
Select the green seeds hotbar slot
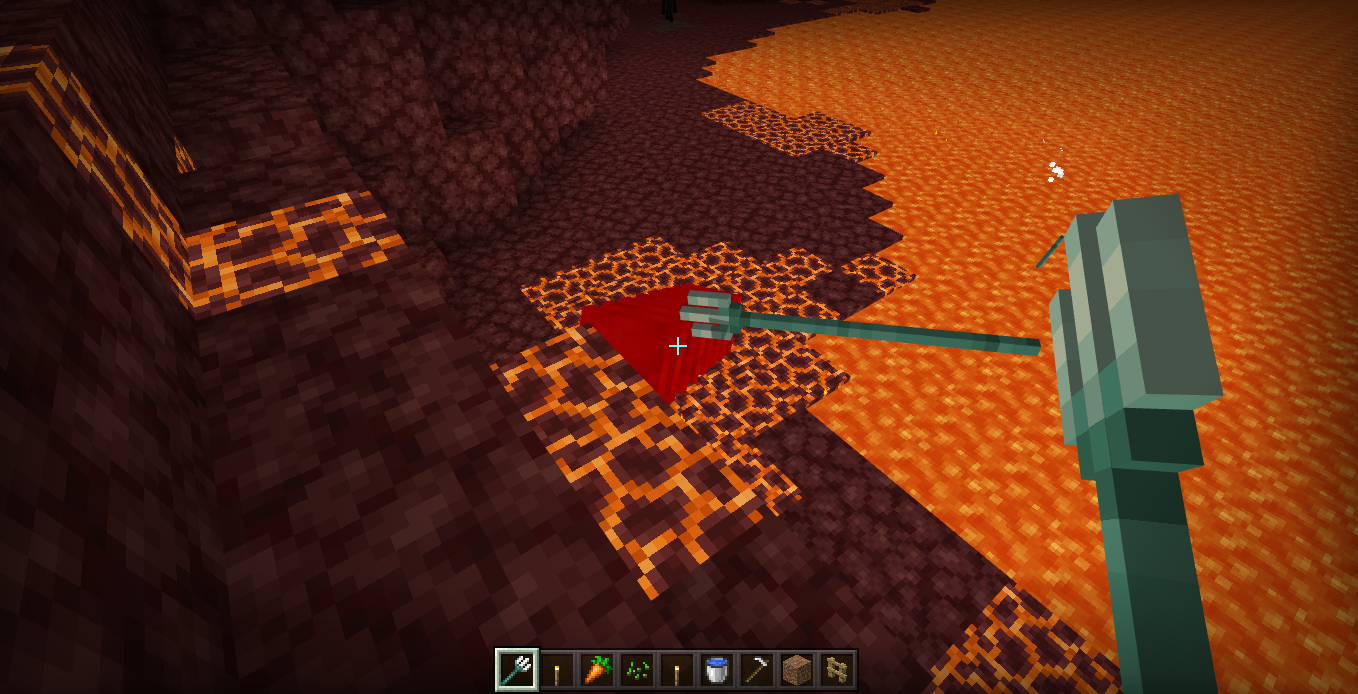click(x=636, y=670)
